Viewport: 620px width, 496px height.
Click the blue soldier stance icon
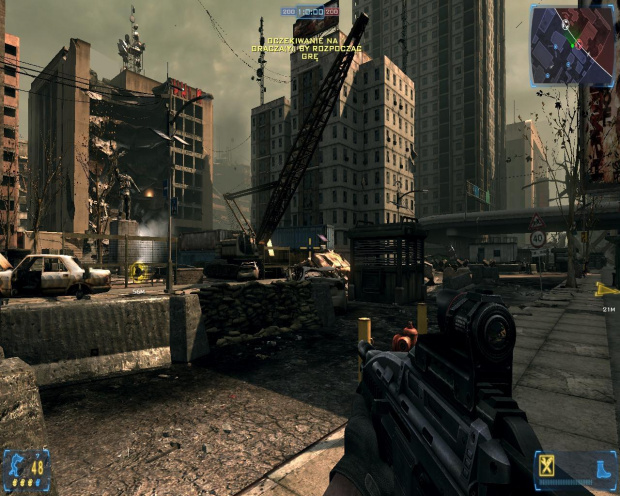coord(15,465)
